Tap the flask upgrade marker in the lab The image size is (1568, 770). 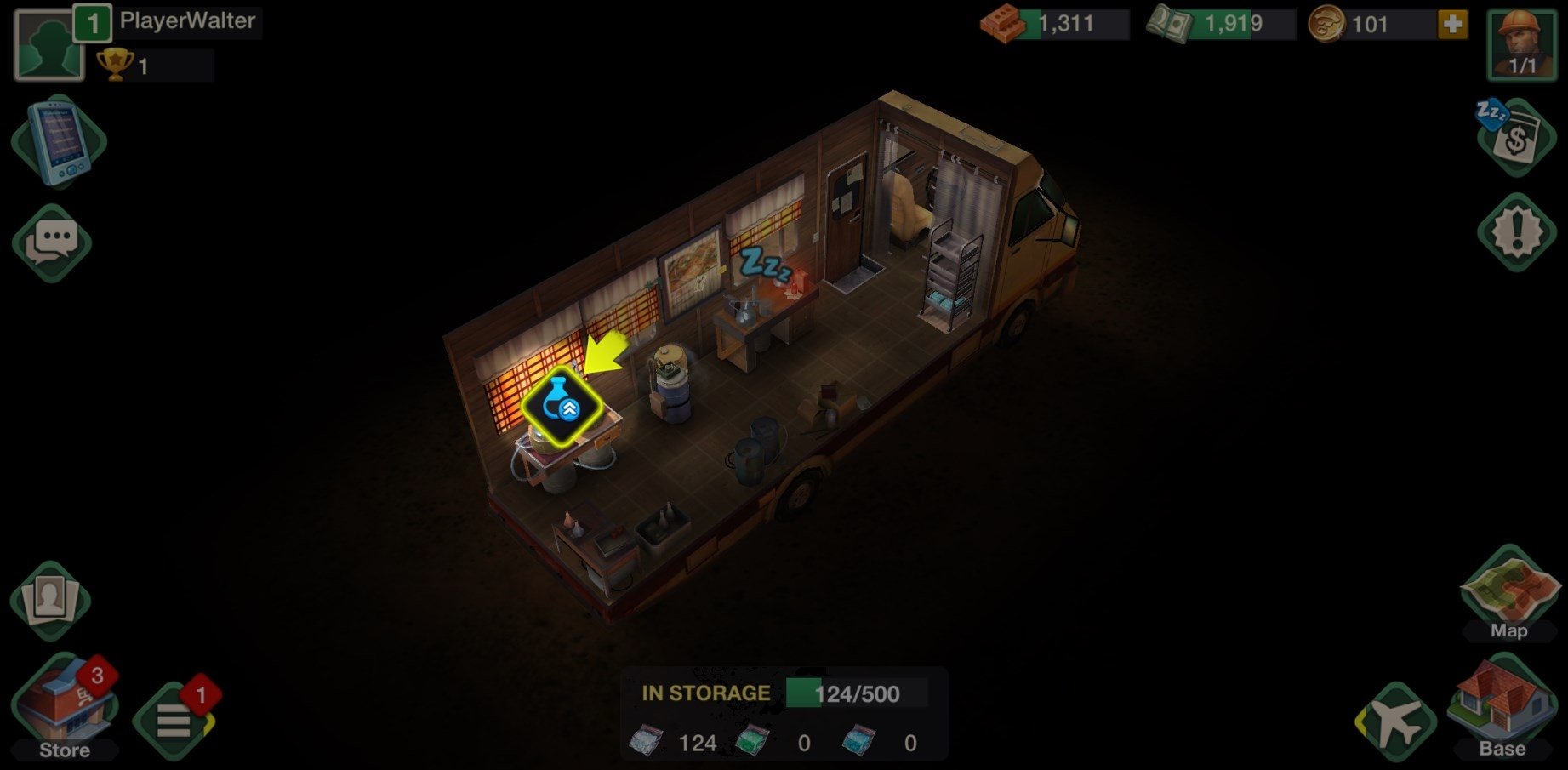[x=562, y=407]
